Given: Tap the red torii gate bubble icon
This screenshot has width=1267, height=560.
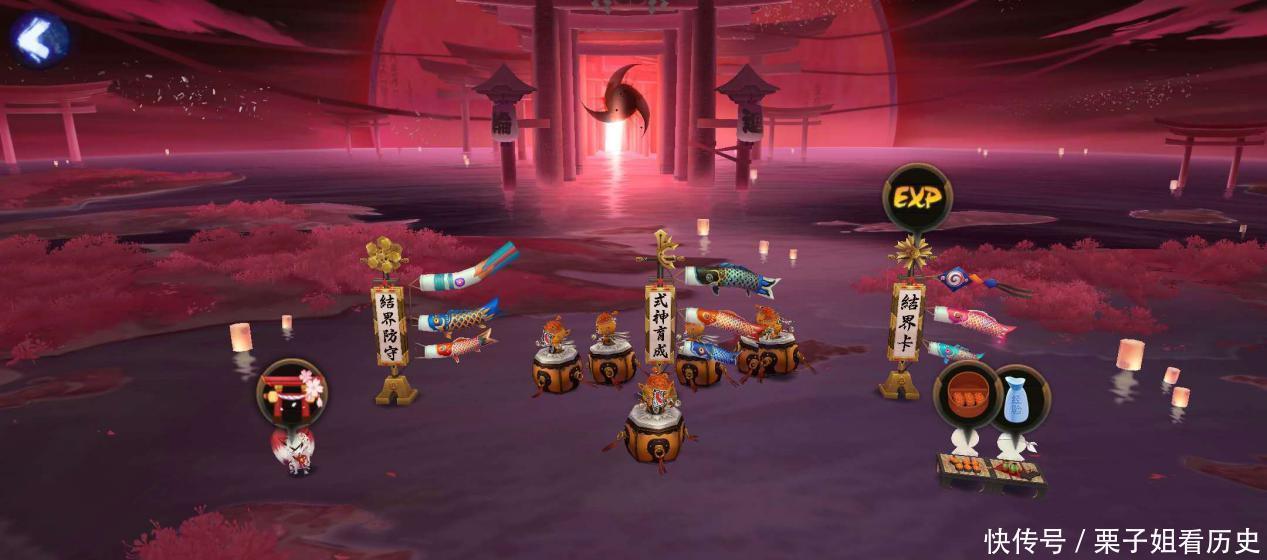Looking at the screenshot, I should click(291, 393).
